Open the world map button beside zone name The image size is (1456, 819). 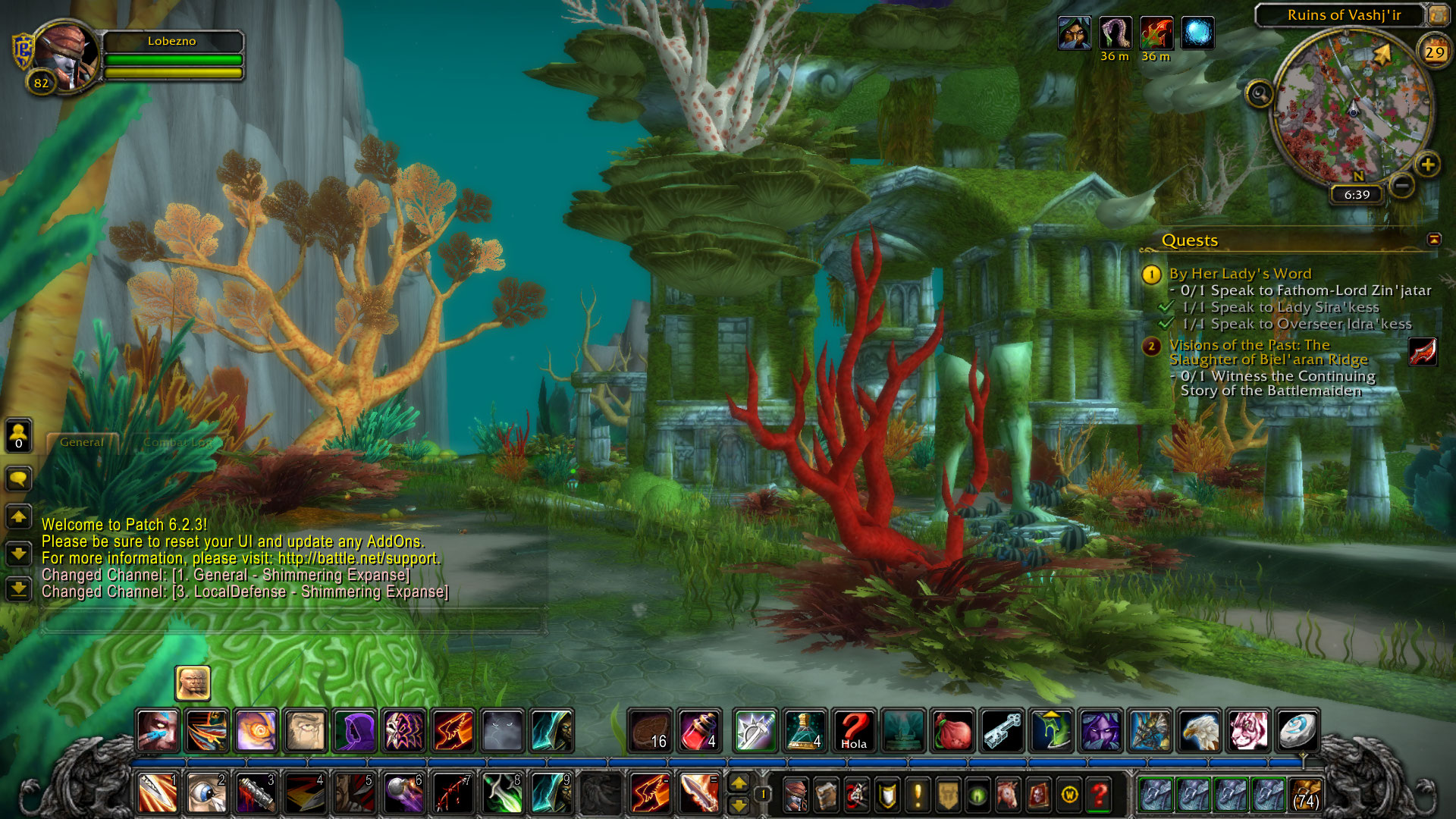pyautogui.click(x=1438, y=15)
